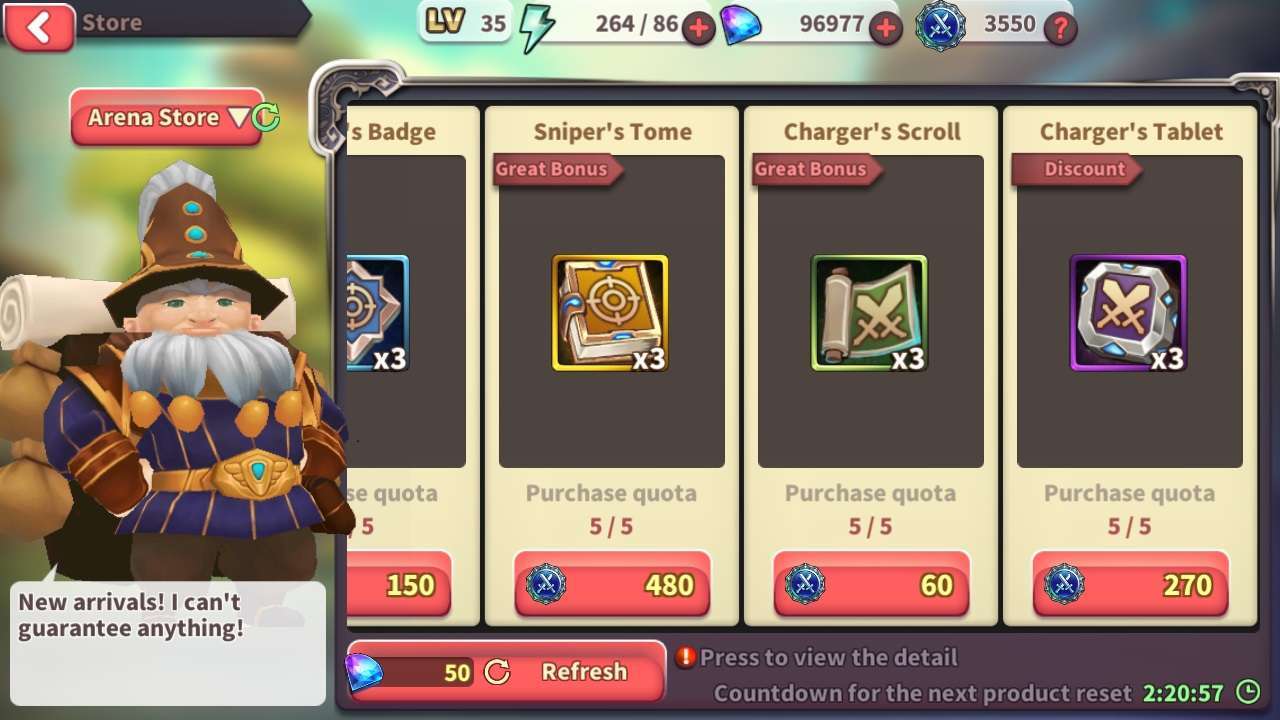Viewport: 1280px width, 720px height.
Task: Buy the badge item for 150
Action: [400, 585]
